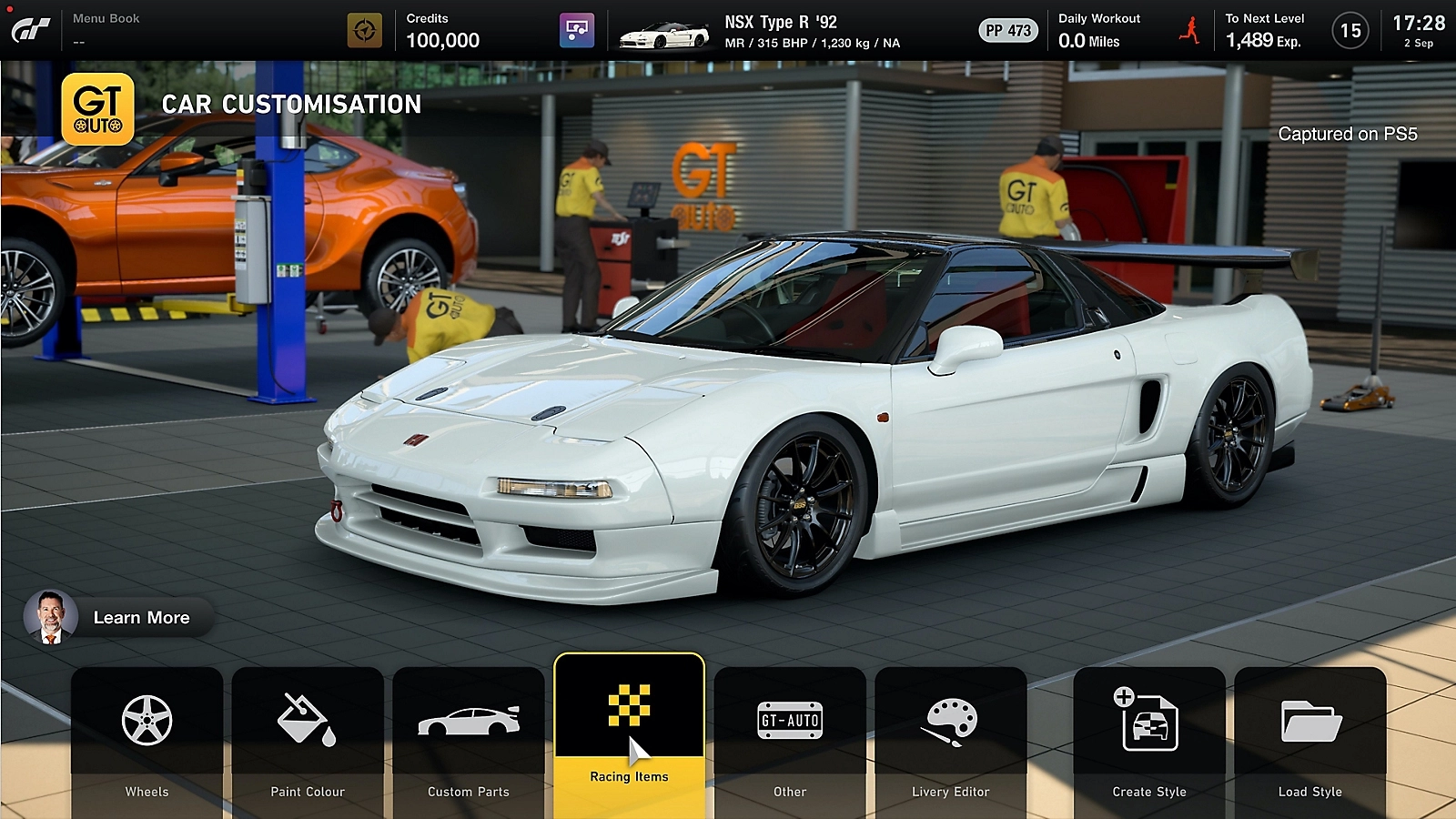1456x819 pixels.
Task: Click the Learn More button
Action: [x=141, y=618]
